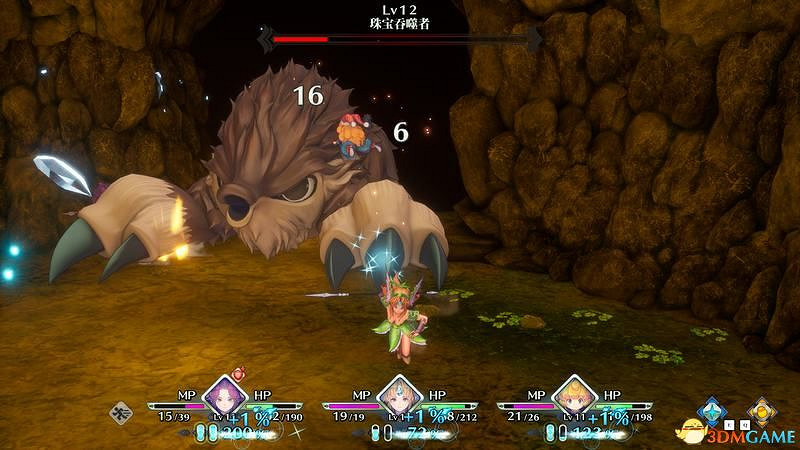Open the orange diamond shortcut icon
Viewport: 800px width, 450px height.
[762, 410]
